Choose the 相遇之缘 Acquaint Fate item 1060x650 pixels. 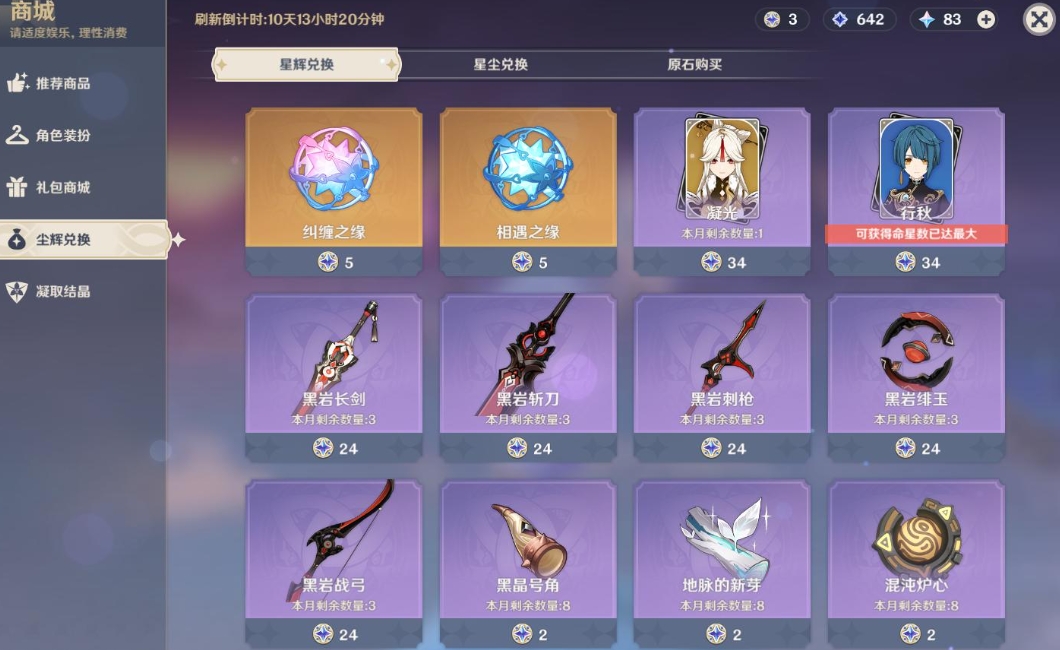click(528, 180)
